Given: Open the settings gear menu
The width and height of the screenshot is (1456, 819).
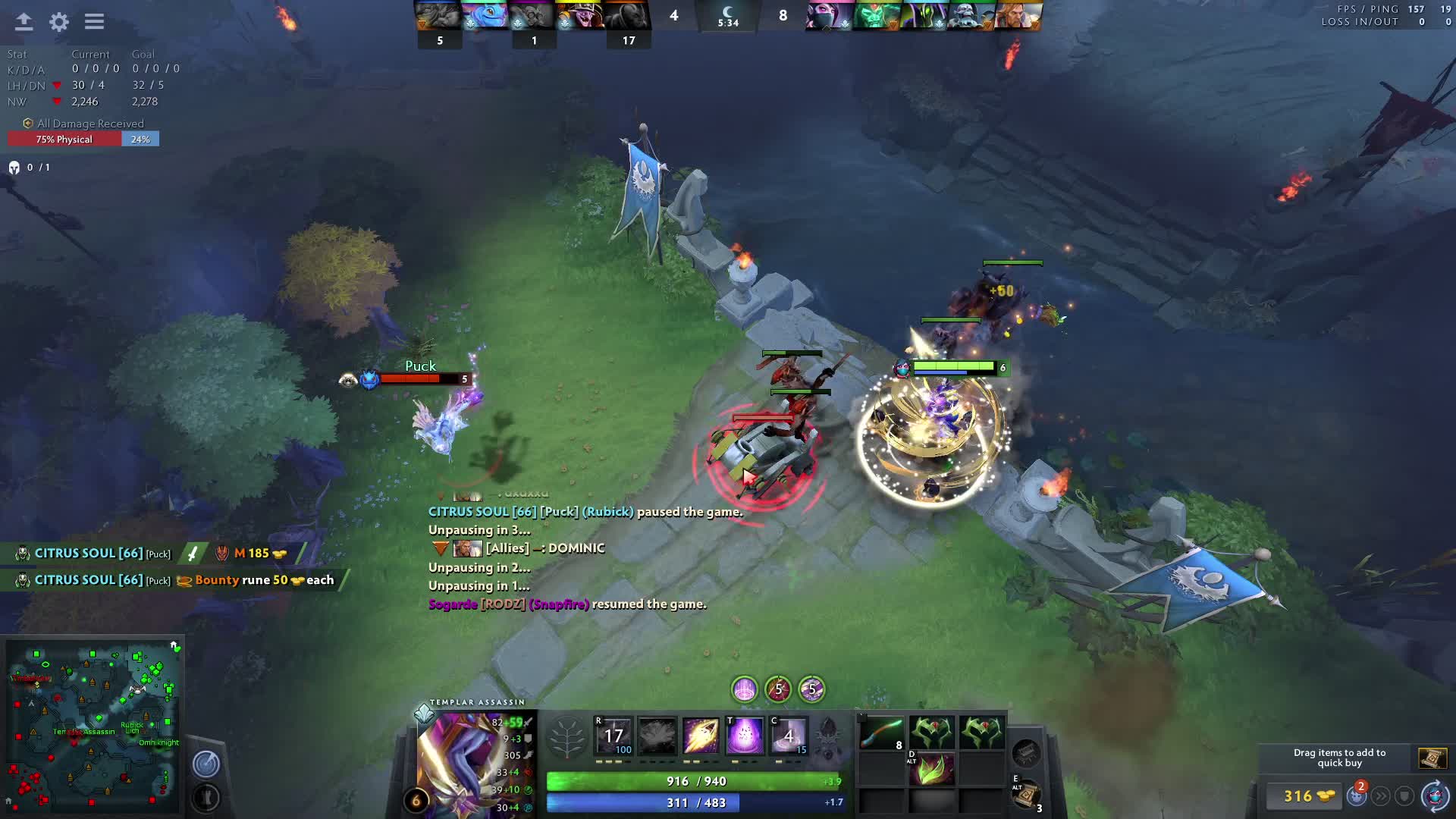Looking at the screenshot, I should tap(59, 22).
